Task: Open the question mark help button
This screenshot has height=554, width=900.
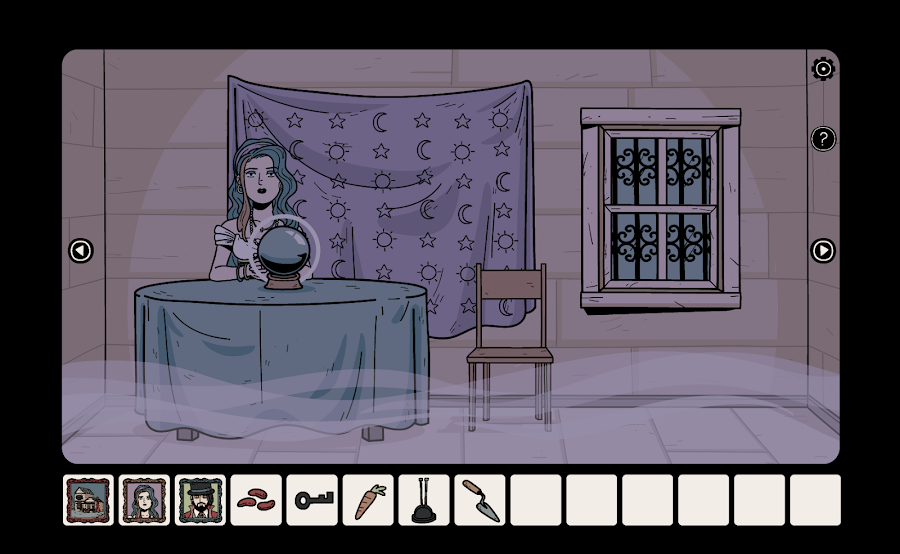Action: 823,139
